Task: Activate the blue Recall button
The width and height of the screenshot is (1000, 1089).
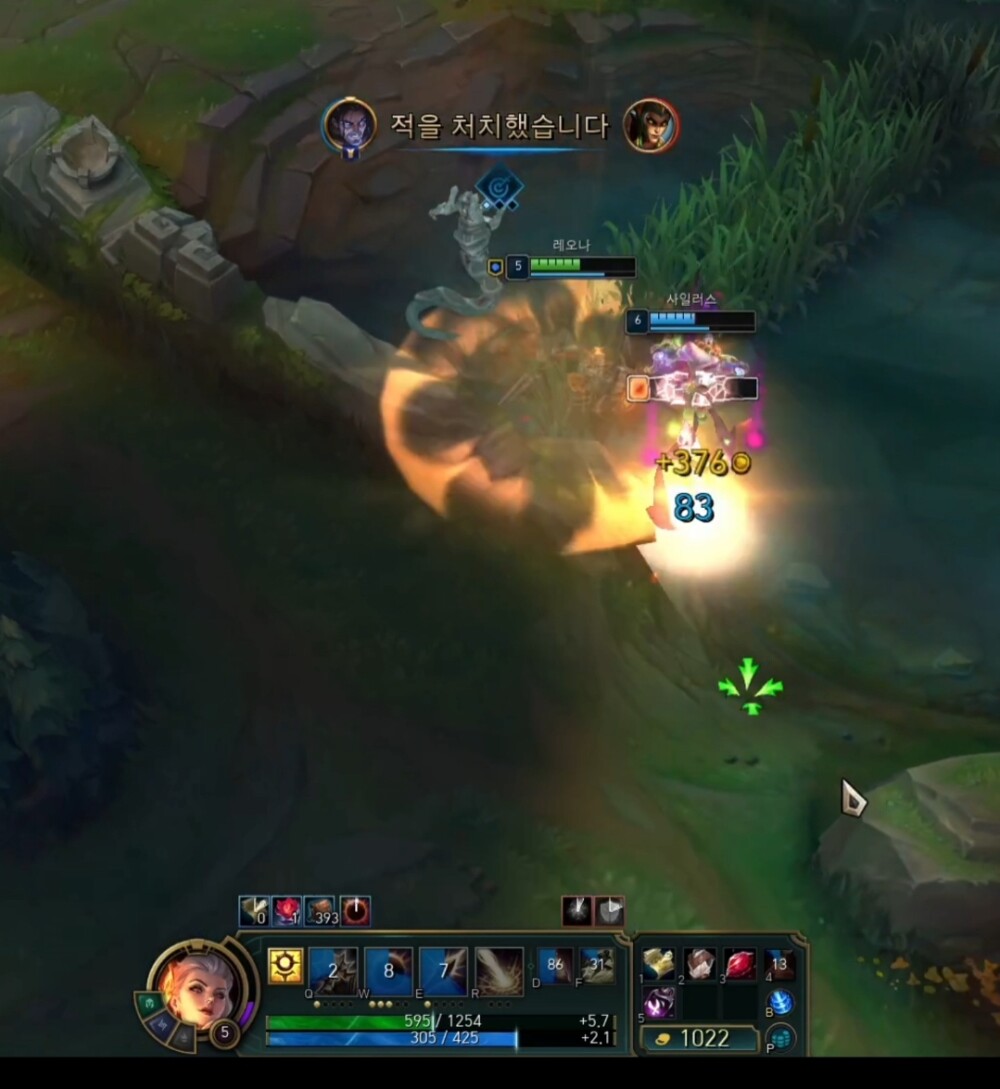Action: [x=780, y=1003]
